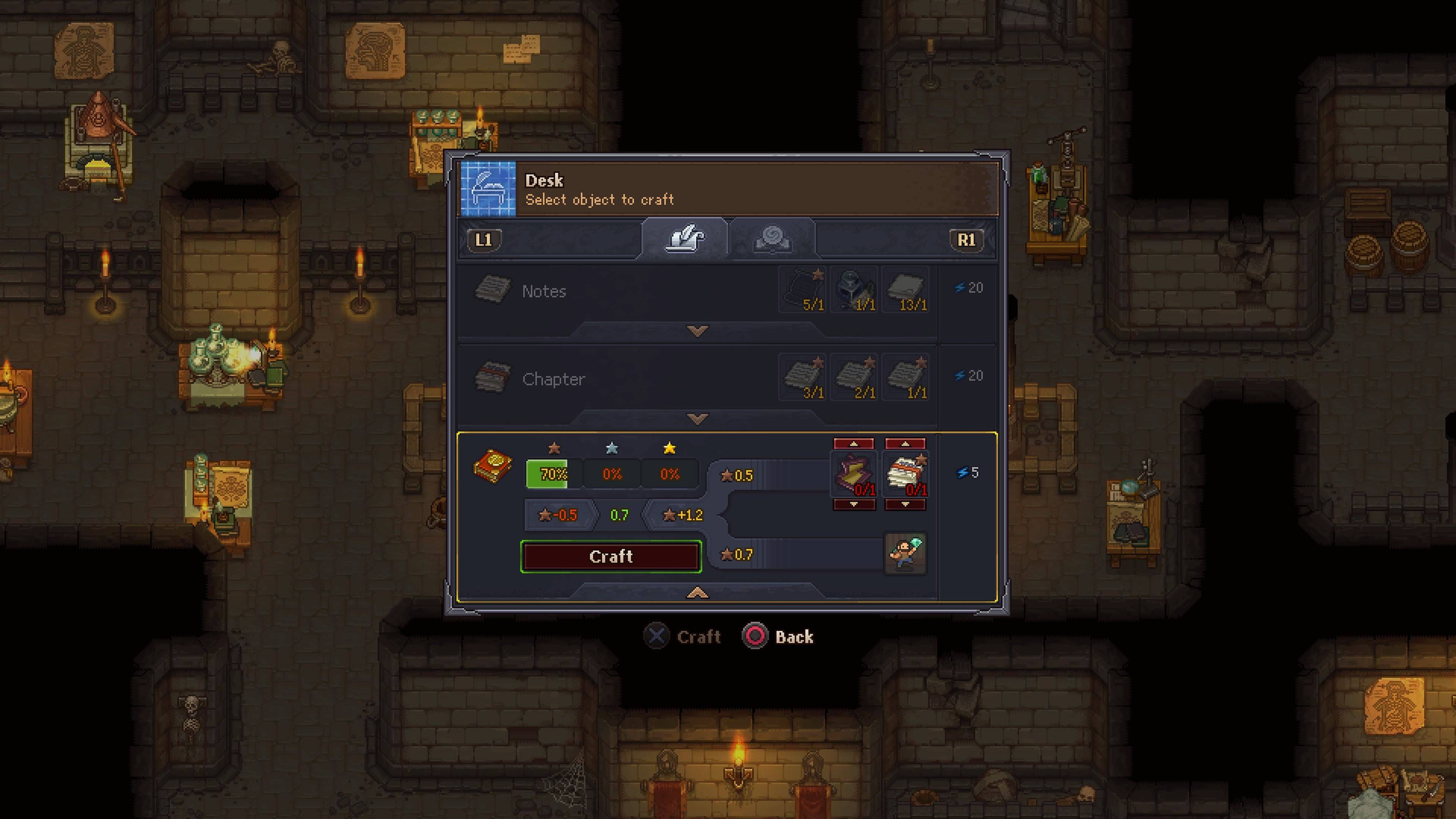The width and height of the screenshot is (1456, 819).
Task: Collapse the selected book recipe panel
Action: pos(698,592)
